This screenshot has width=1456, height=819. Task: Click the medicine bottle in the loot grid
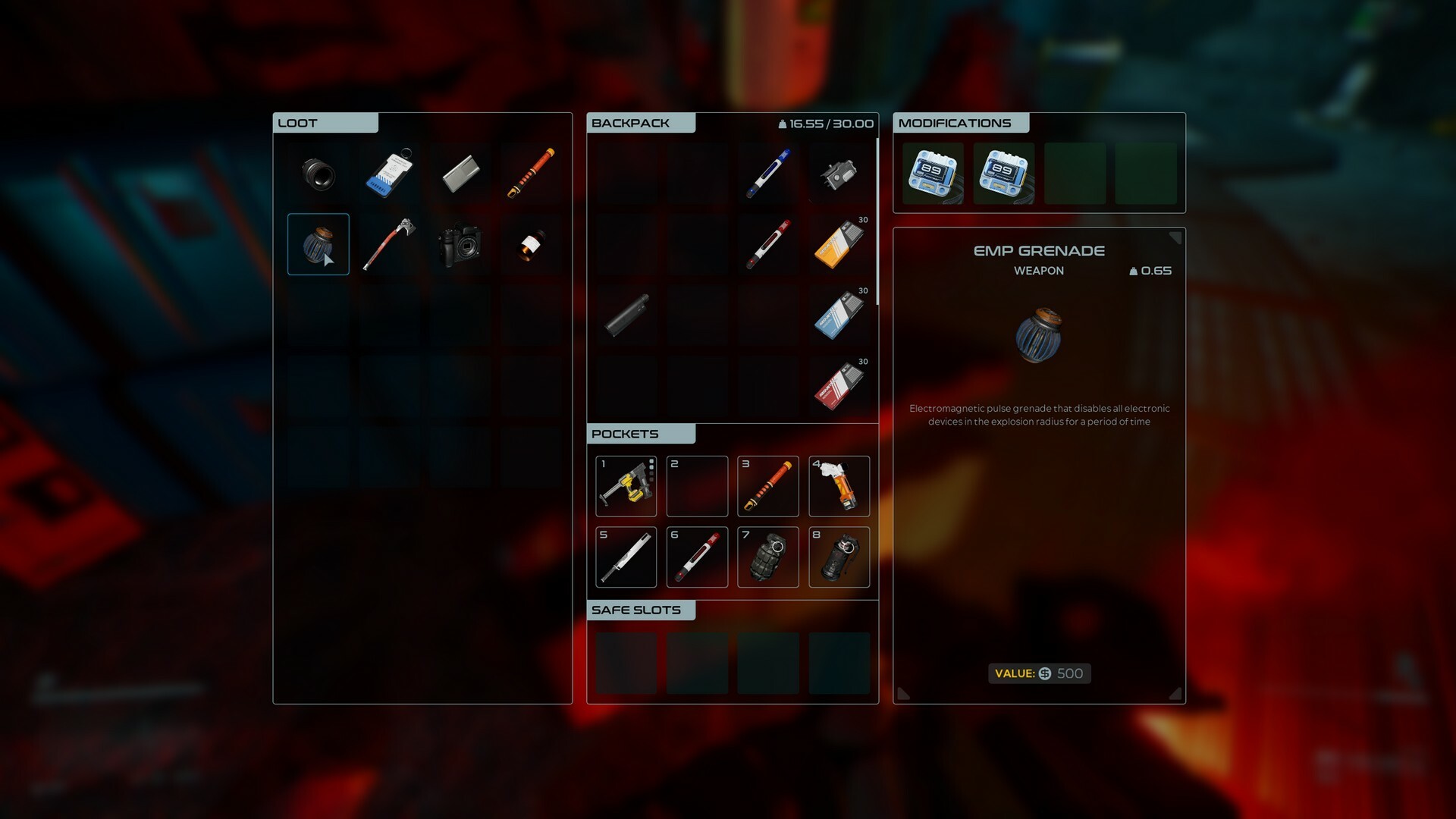(531, 244)
